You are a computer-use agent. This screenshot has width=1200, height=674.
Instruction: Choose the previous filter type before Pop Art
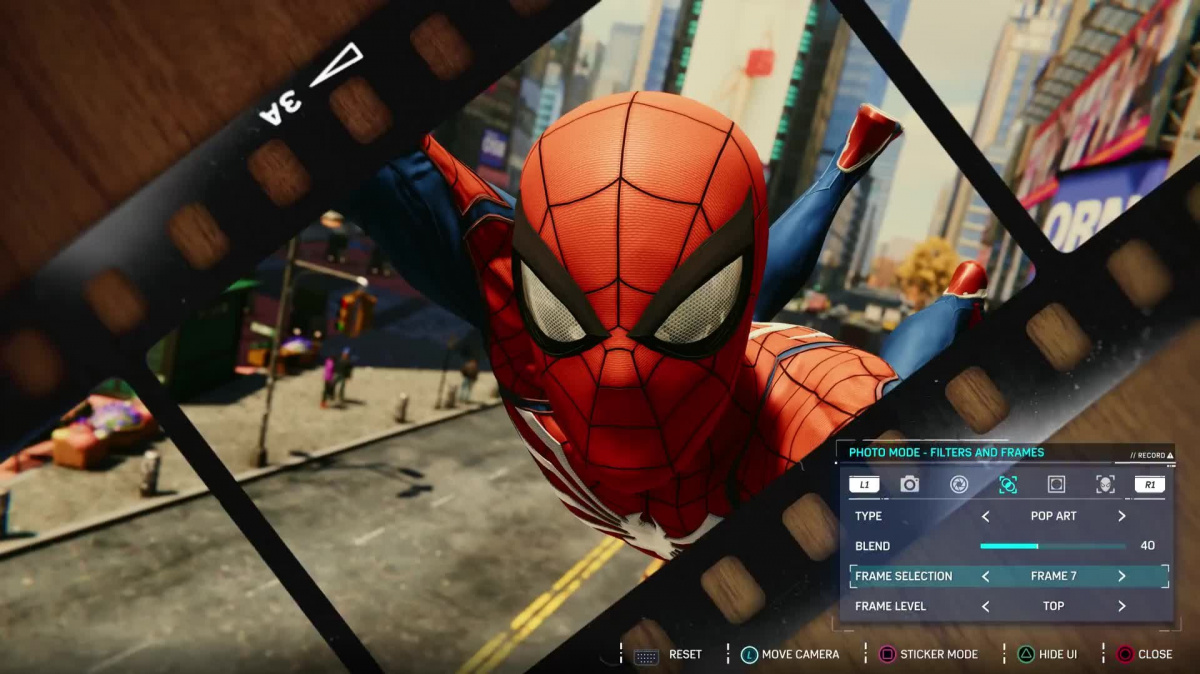pos(985,516)
